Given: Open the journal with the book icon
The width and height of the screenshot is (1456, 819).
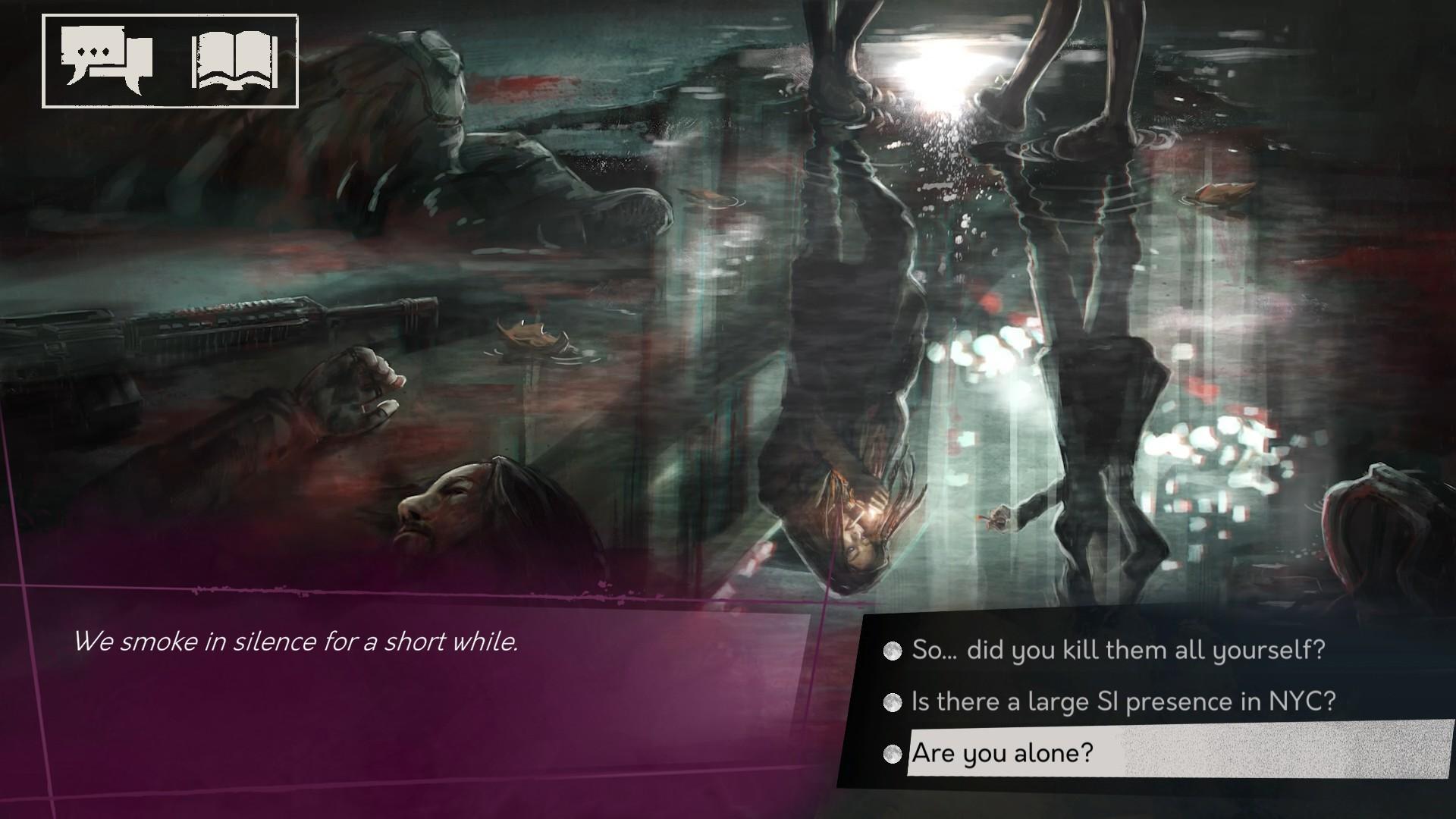Looking at the screenshot, I should (232, 59).
